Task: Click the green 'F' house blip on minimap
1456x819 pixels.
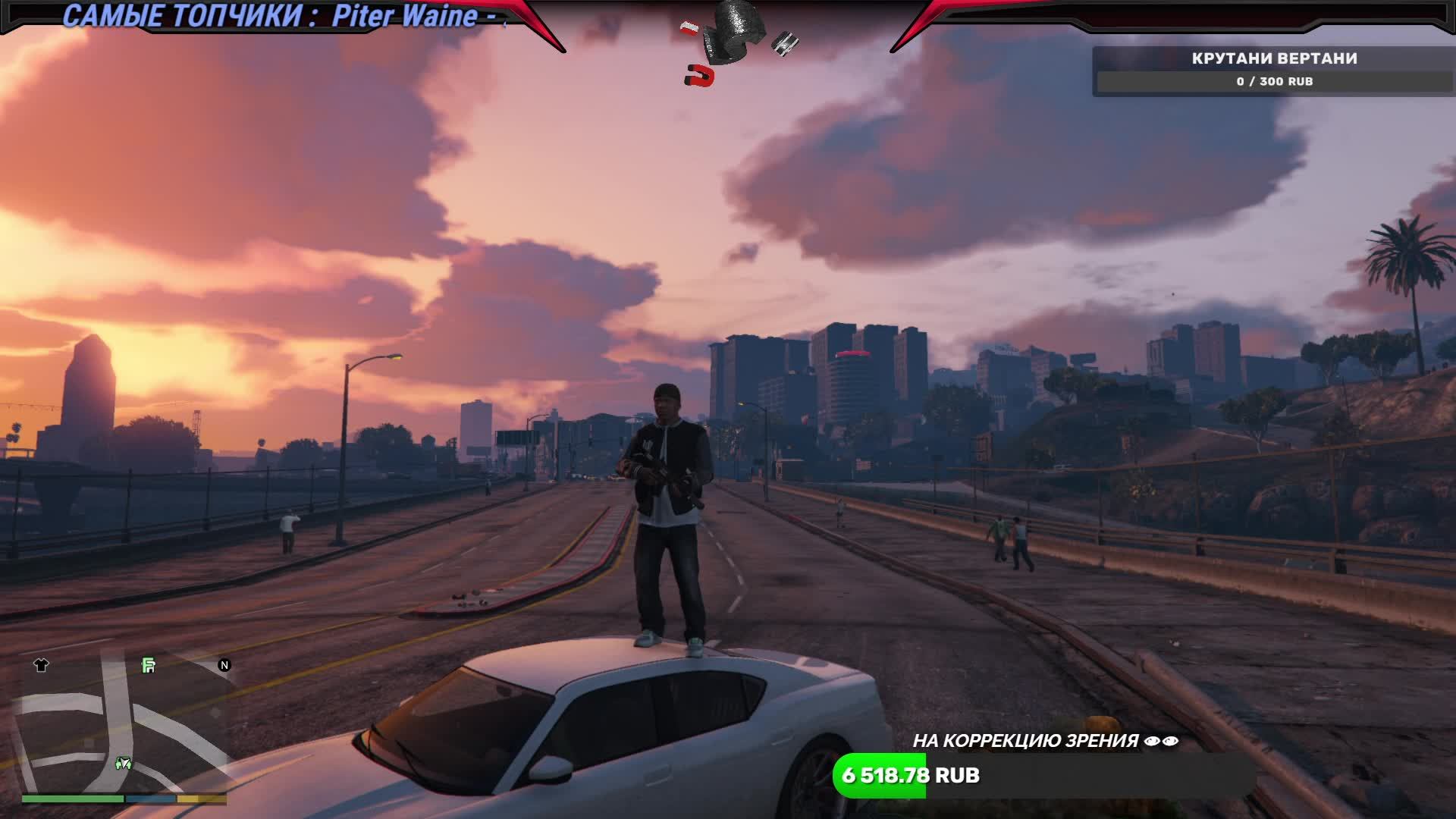Action: coord(148,665)
